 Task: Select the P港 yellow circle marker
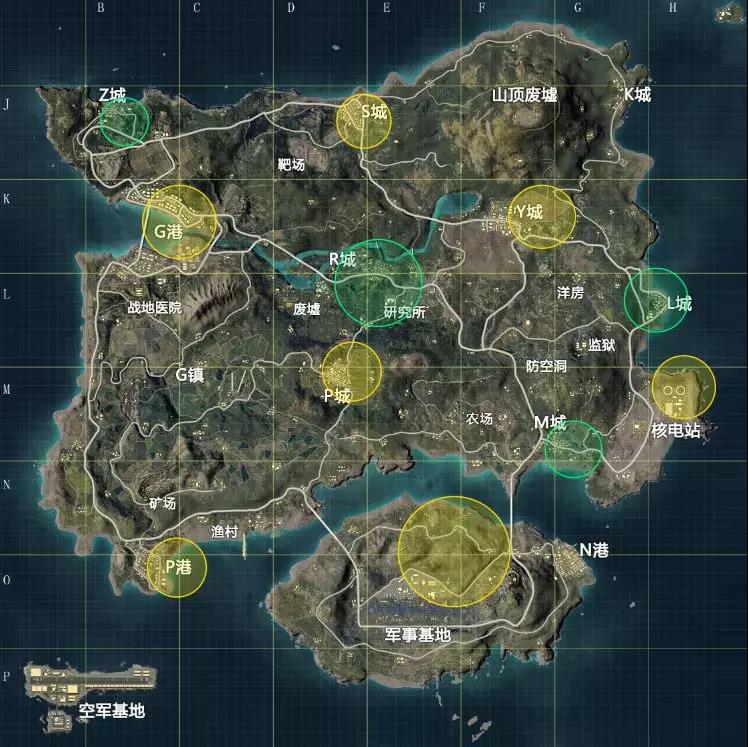coord(177,568)
